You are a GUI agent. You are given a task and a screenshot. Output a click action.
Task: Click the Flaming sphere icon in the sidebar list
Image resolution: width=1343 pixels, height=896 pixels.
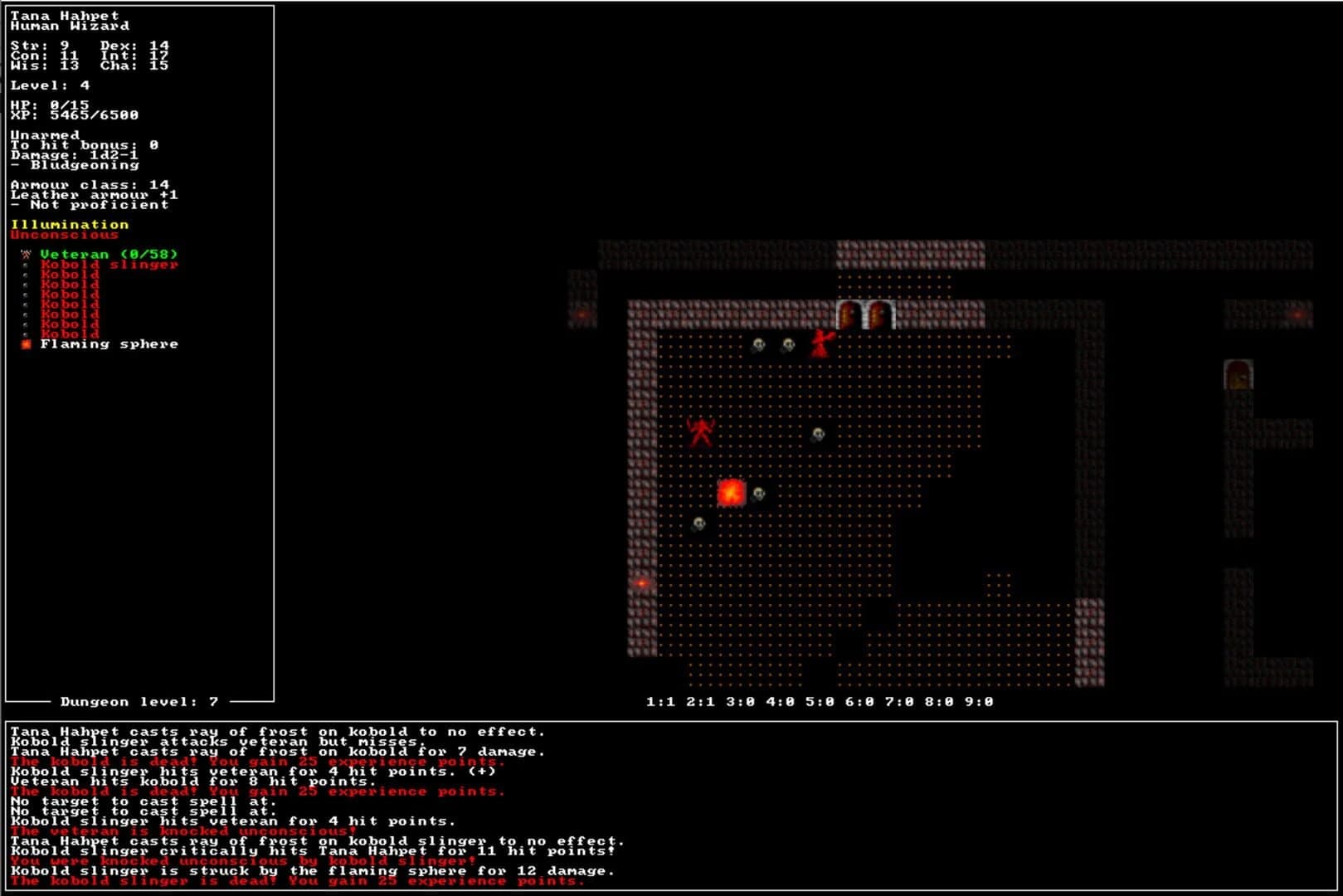pos(24,343)
